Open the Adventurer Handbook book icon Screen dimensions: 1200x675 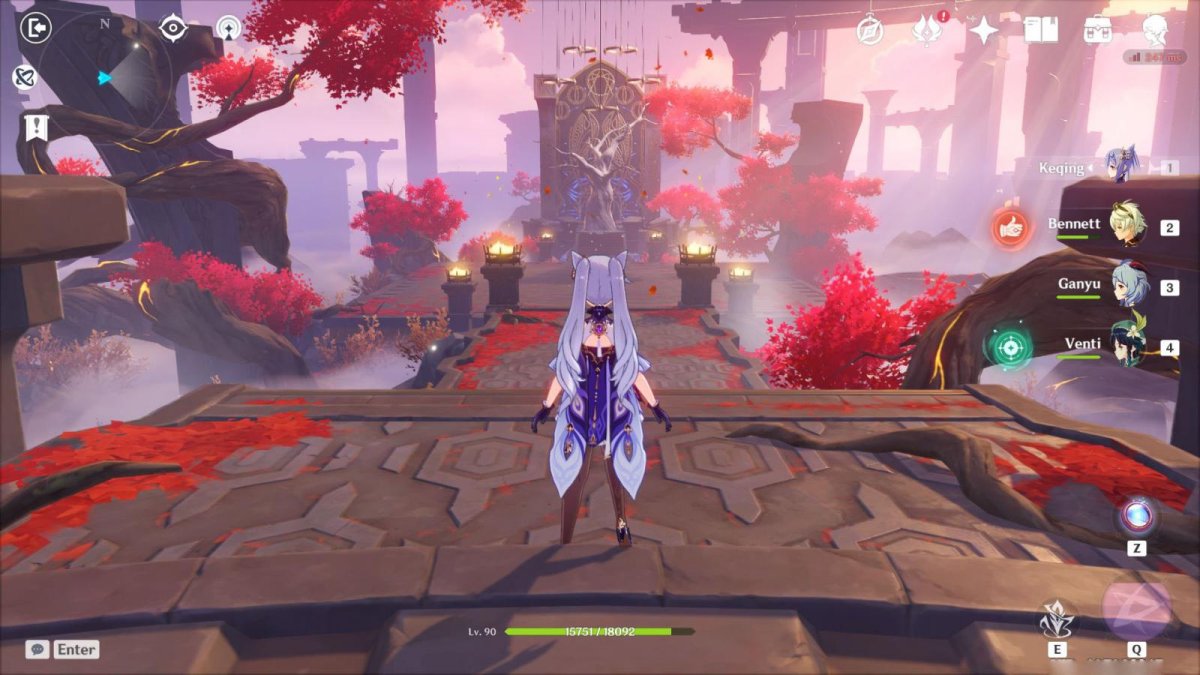click(x=1041, y=30)
